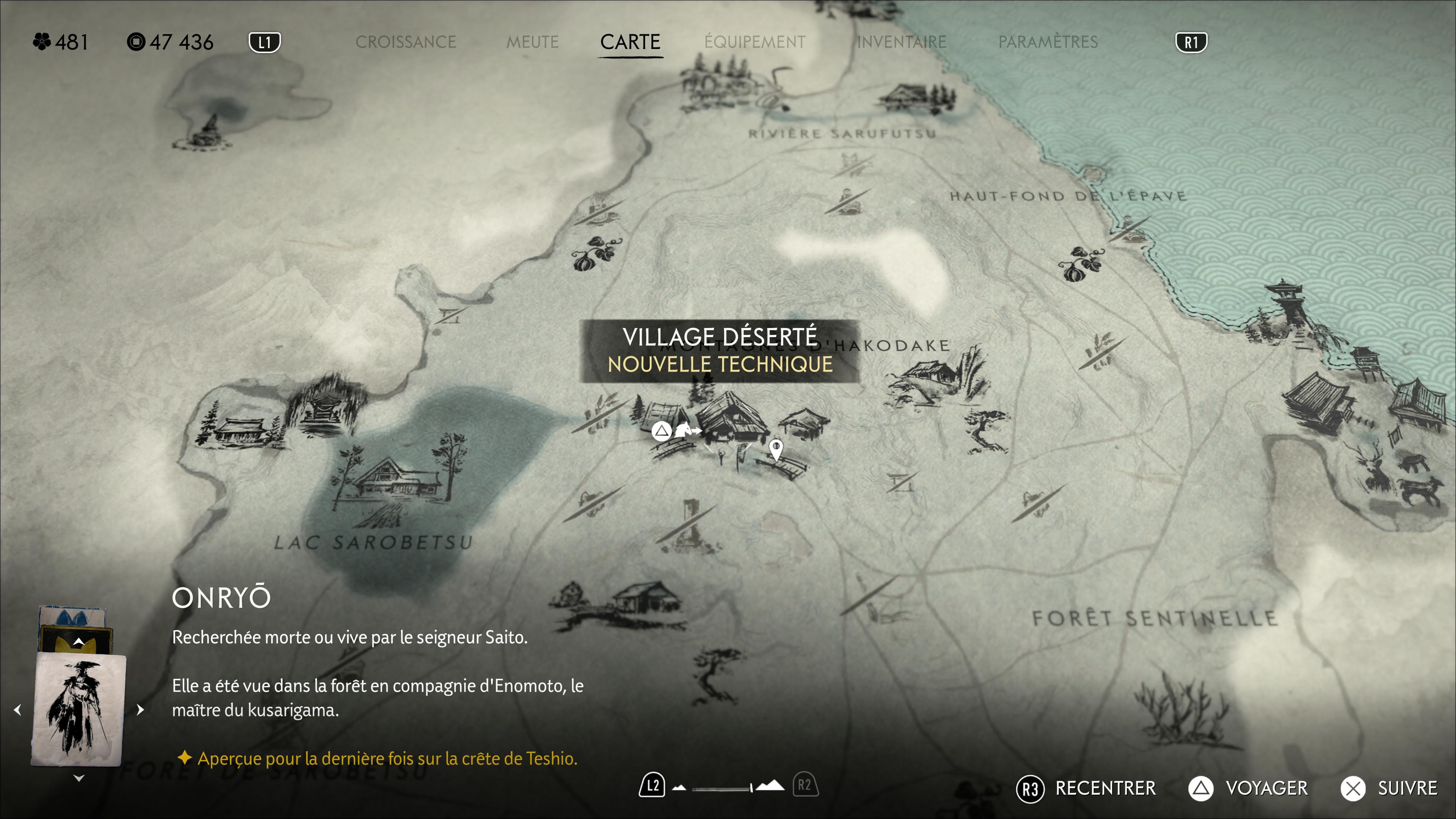Open the Meute tab

532,42
